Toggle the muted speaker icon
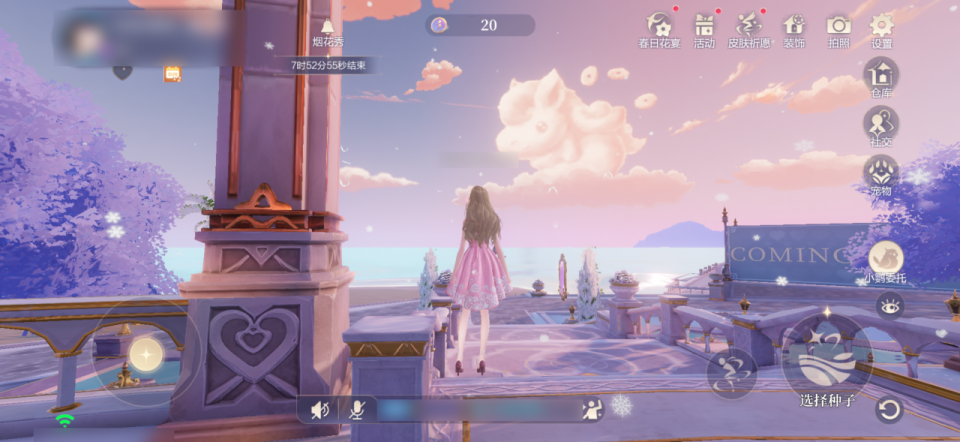 pos(321,408)
